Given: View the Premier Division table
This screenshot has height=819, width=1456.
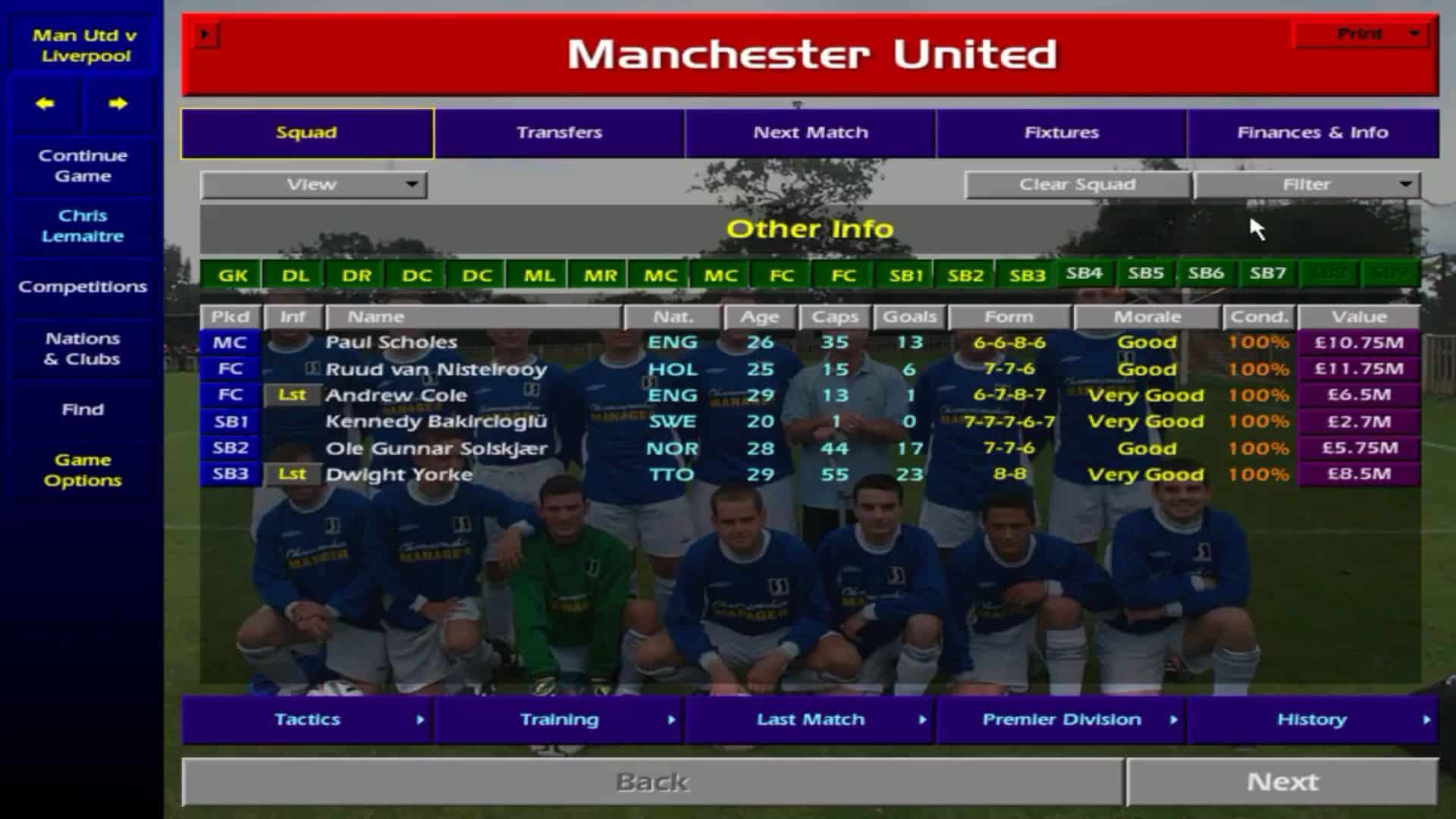Looking at the screenshot, I should click(1061, 719).
